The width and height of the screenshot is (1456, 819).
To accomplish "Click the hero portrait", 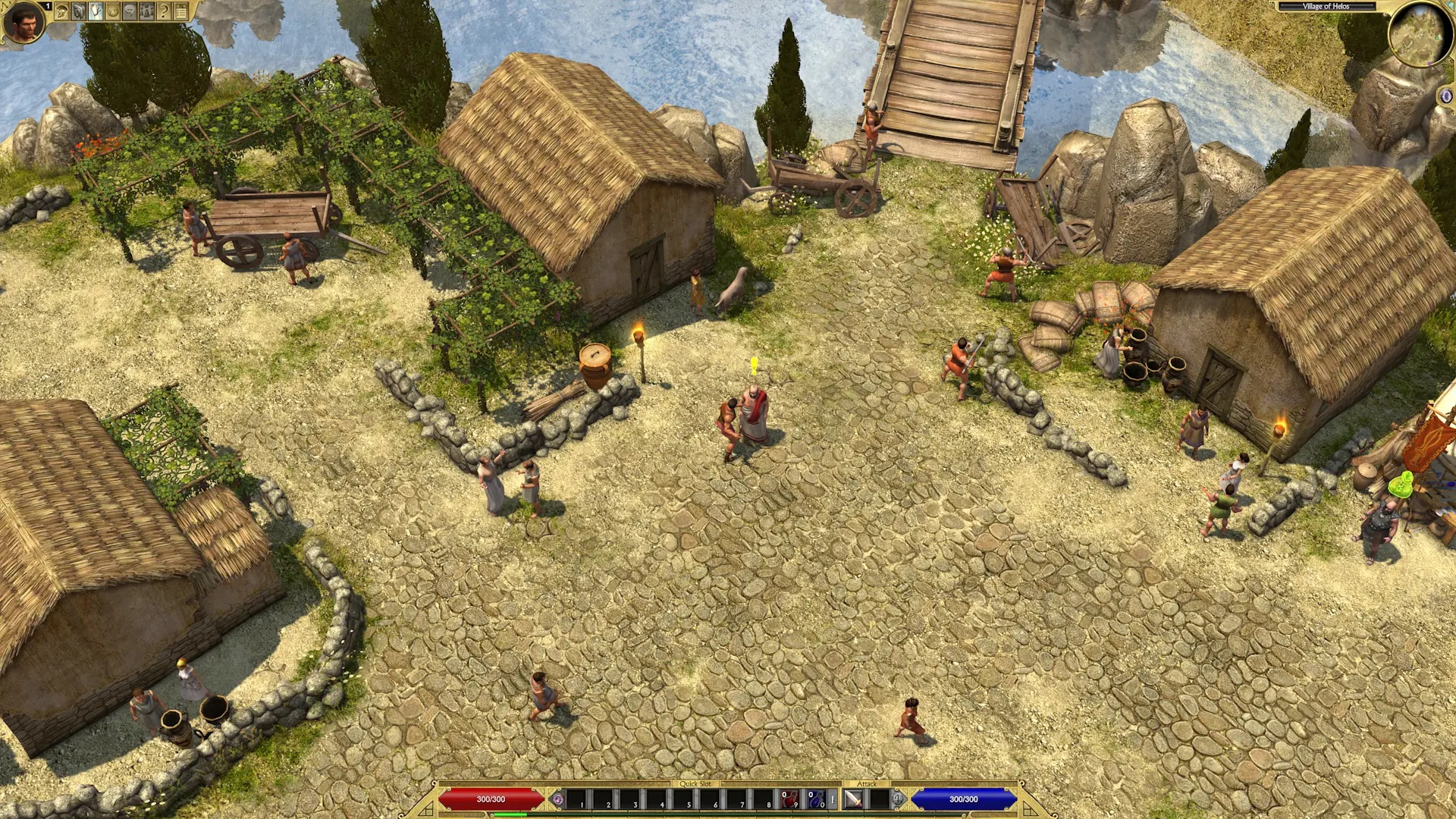I will coord(23,22).
